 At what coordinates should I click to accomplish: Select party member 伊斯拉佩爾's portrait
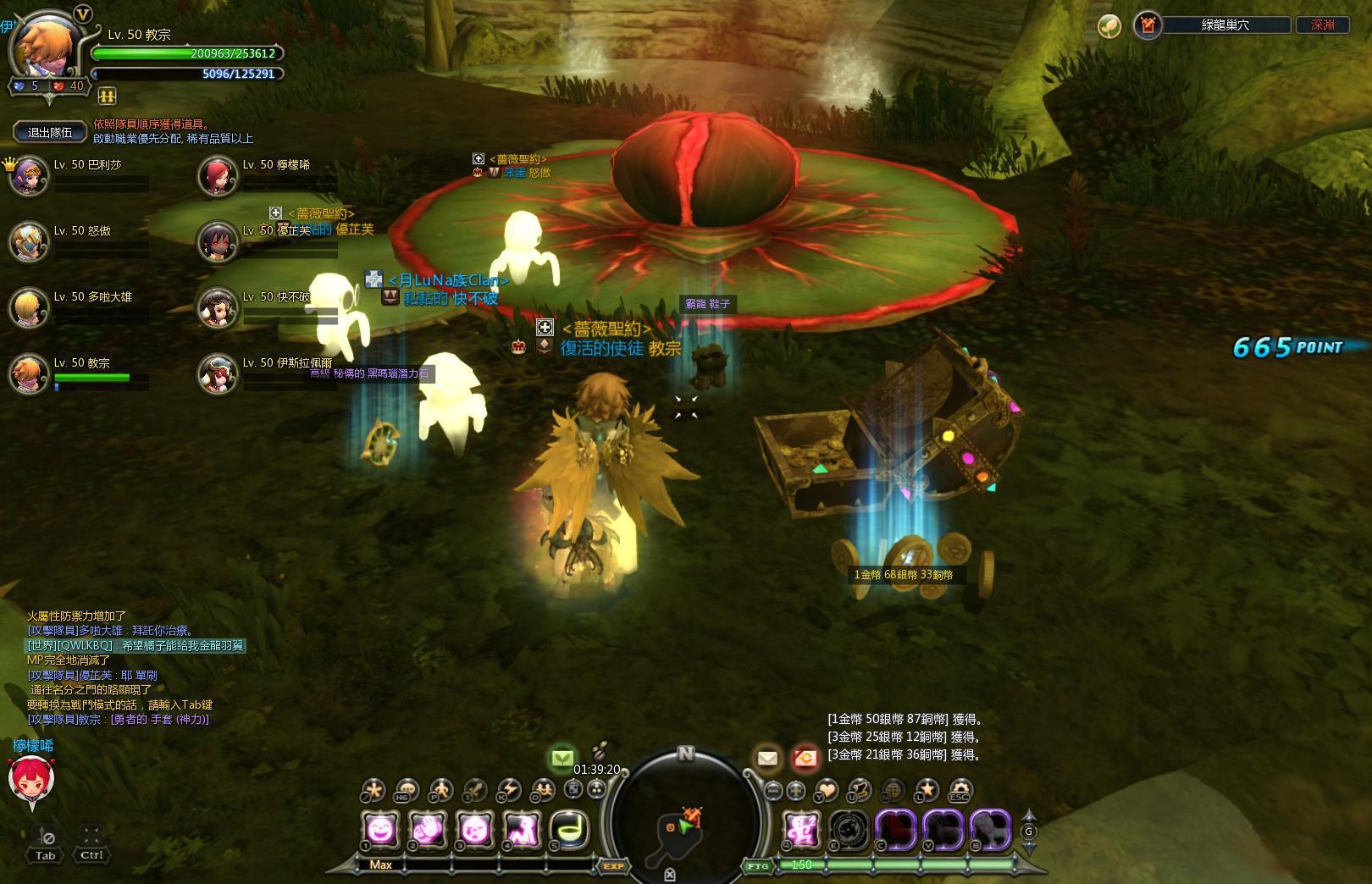(219, 374)
